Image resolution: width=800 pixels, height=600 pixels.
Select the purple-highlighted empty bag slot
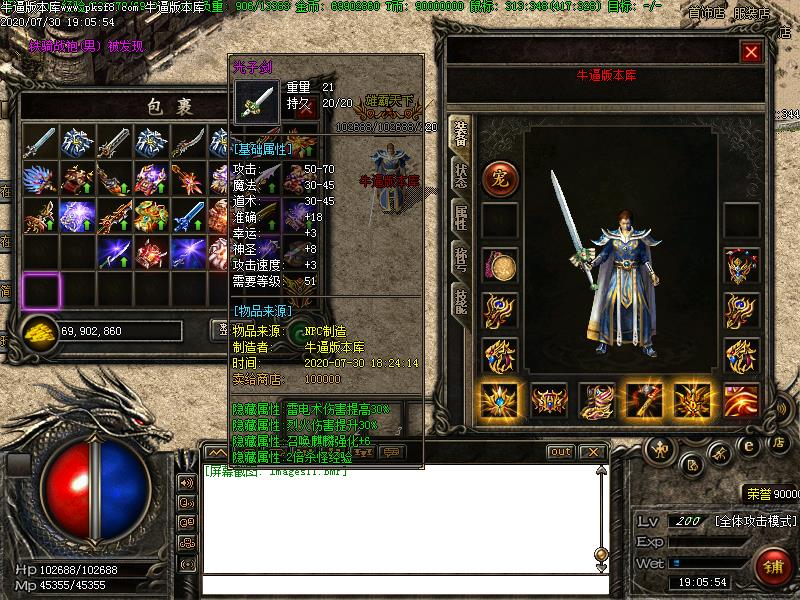point(41,290)
